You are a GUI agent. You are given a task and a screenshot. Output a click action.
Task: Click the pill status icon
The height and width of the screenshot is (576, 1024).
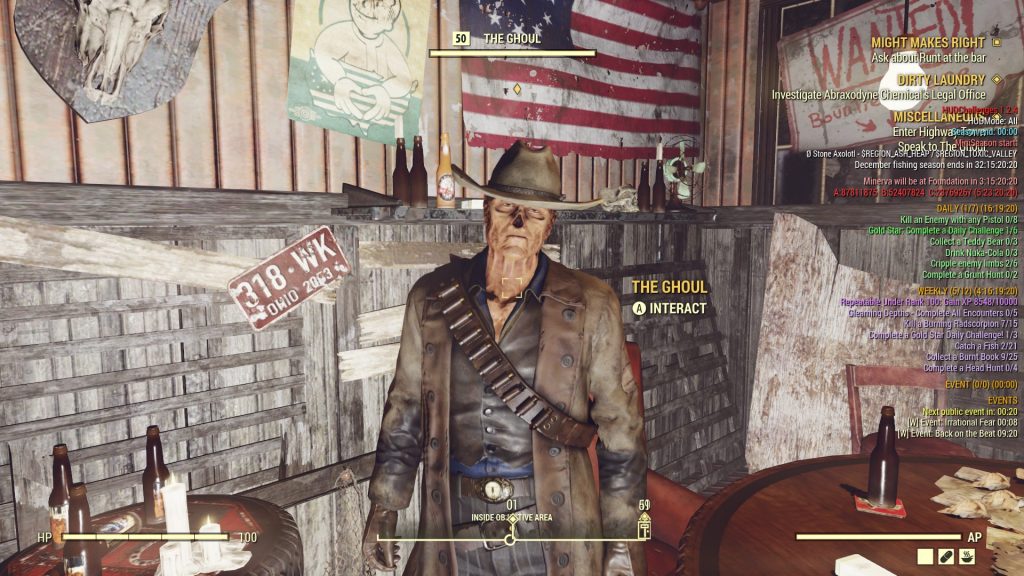[x=946, y=556]
